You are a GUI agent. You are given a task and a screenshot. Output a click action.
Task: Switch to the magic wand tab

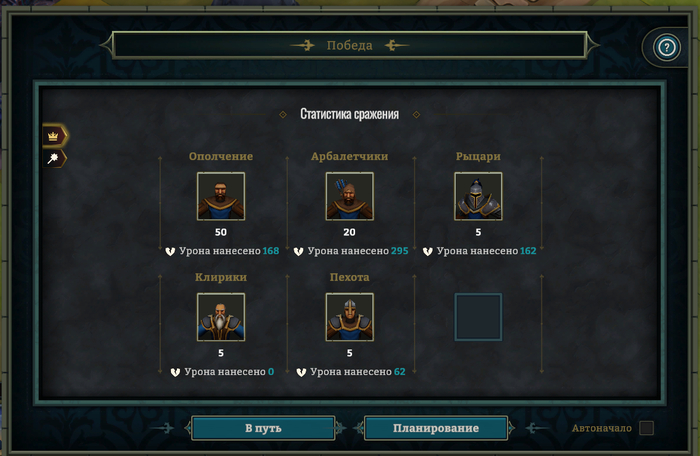point(54,158)
